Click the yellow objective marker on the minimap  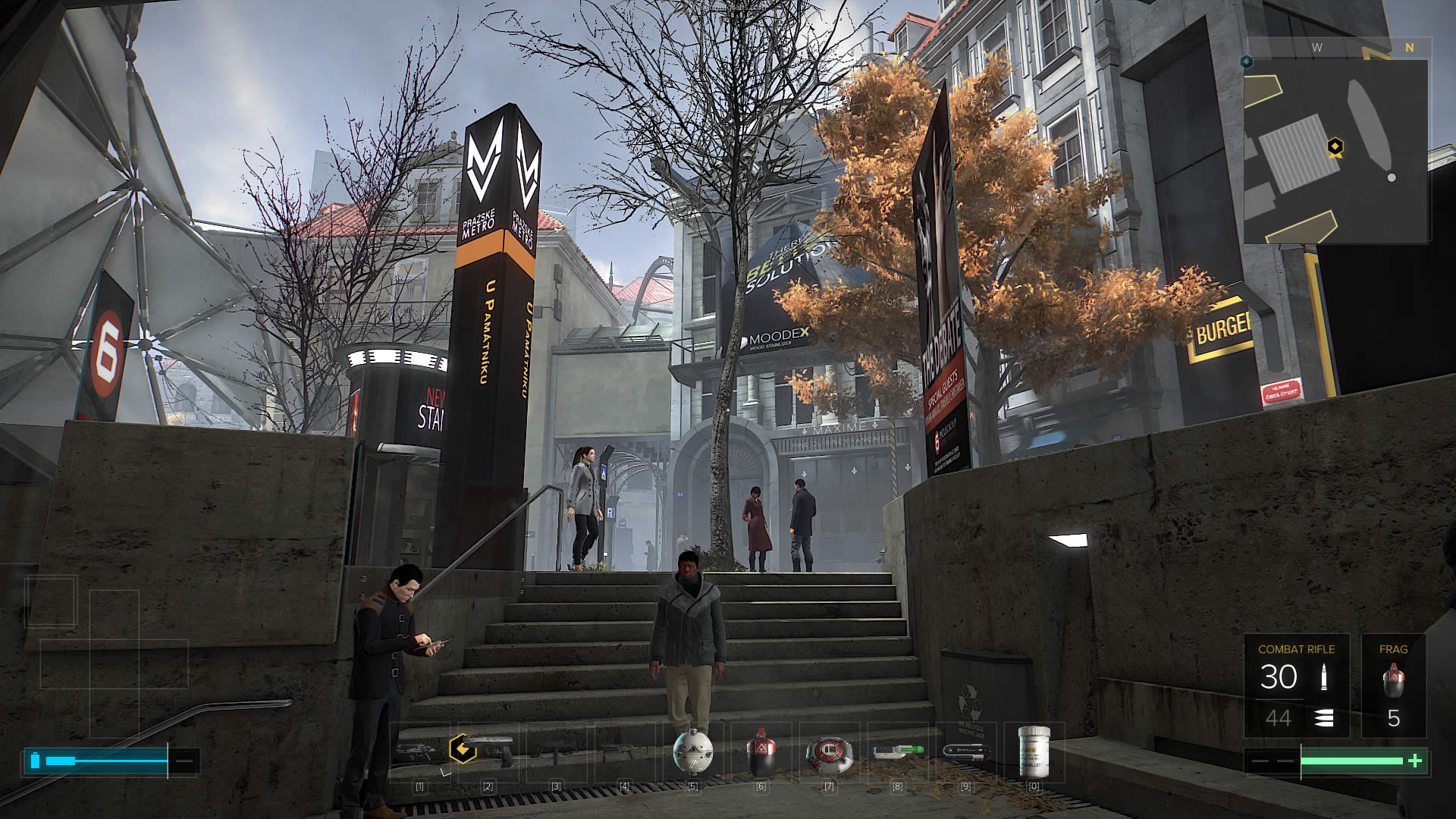[x=1335, y=146]
